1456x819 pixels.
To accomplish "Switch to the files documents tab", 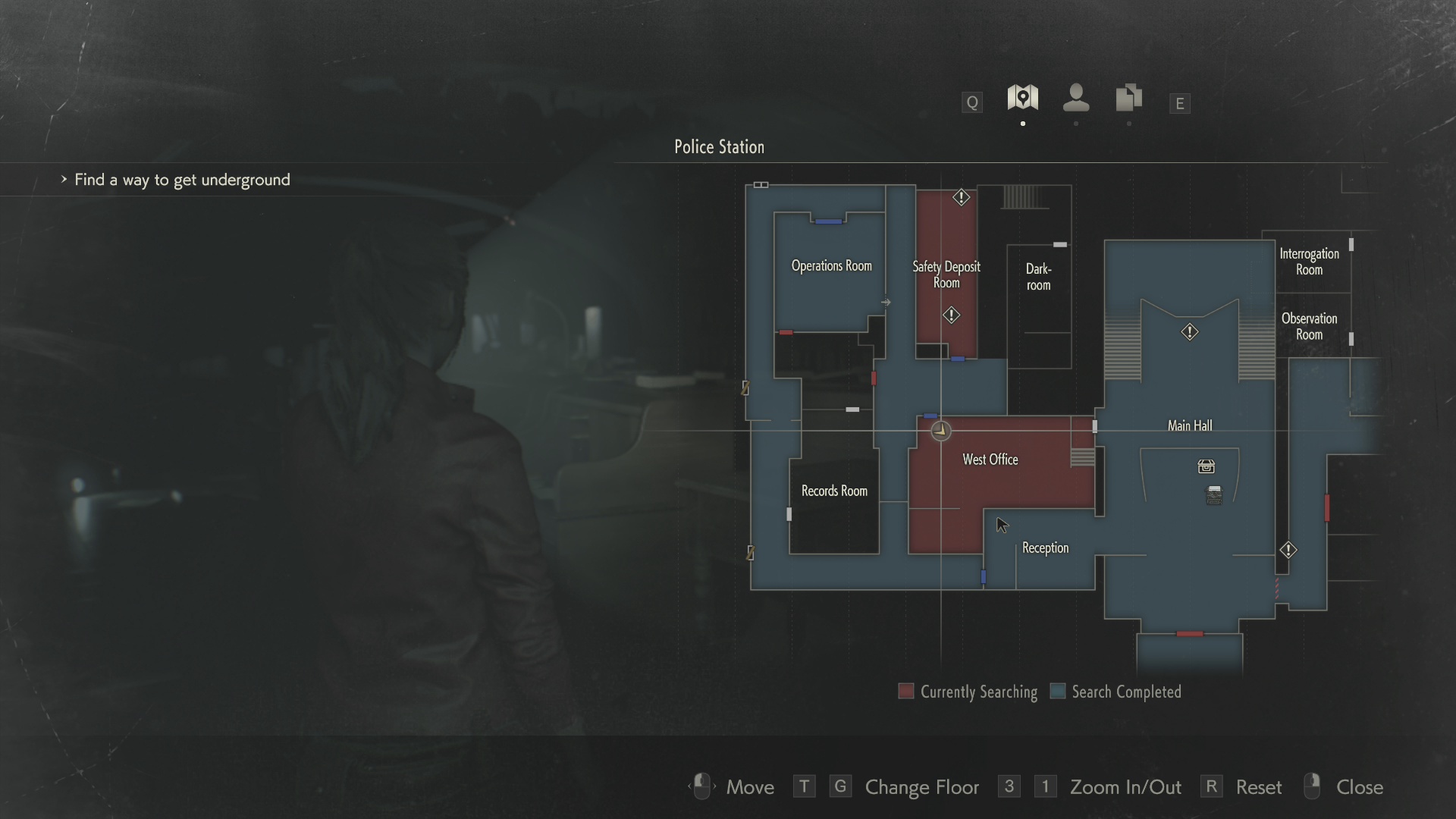I will point(1128,98).
